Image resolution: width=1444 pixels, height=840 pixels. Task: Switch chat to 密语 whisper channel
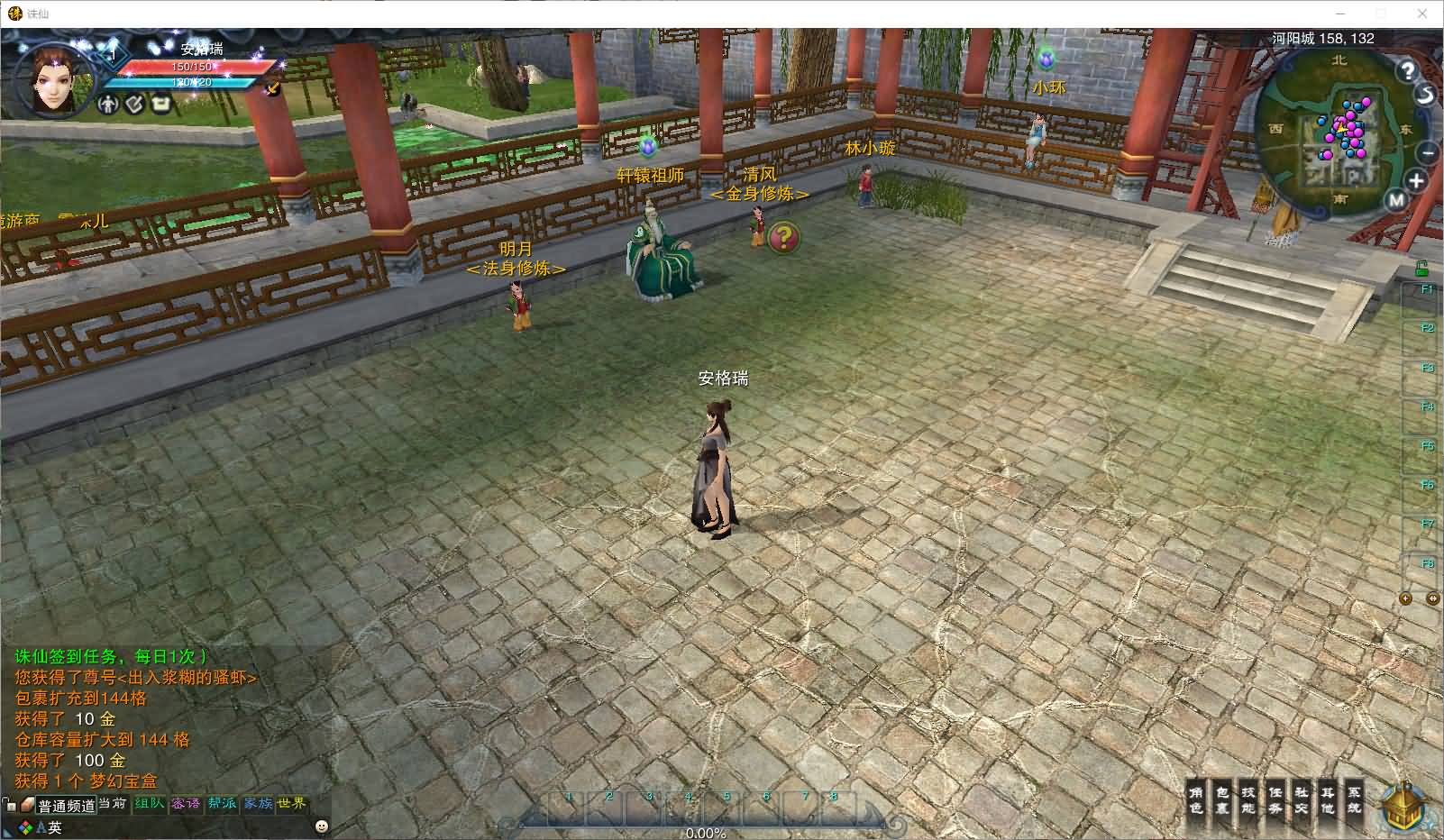[186, 803]
